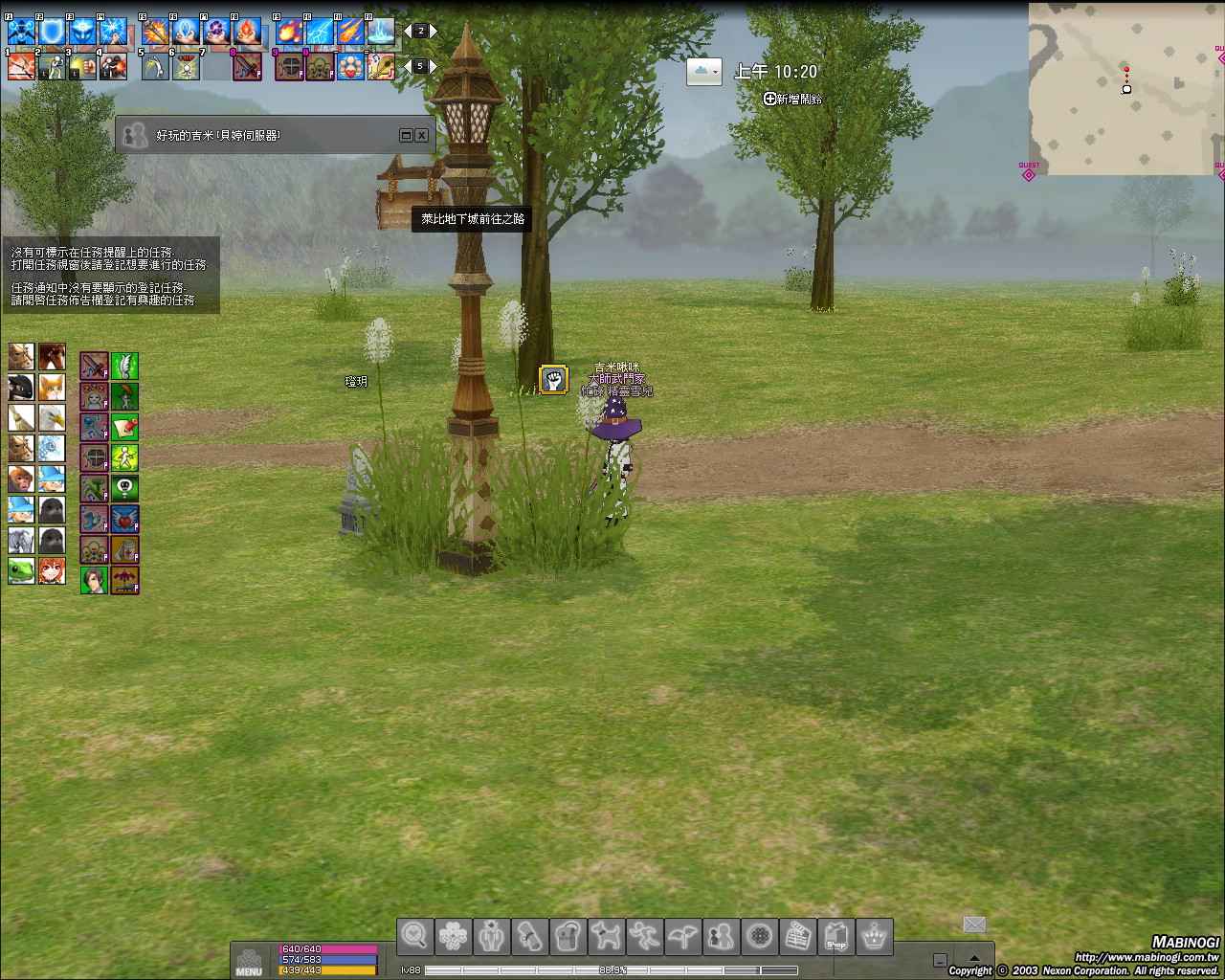Summon the white eagle pet
The width and height of the screenshot is (1225, 980).
[52, 418]
